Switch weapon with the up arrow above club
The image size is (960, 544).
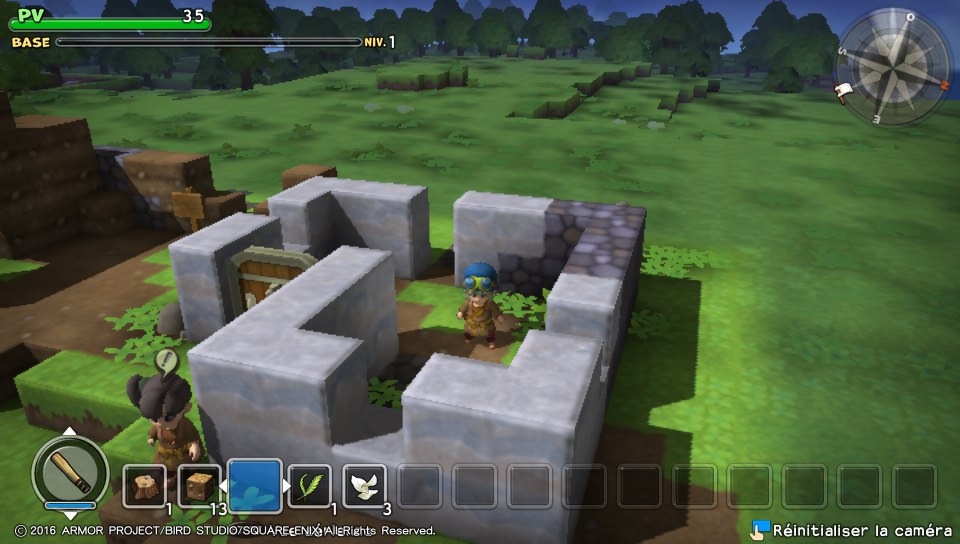click(70, 432)
